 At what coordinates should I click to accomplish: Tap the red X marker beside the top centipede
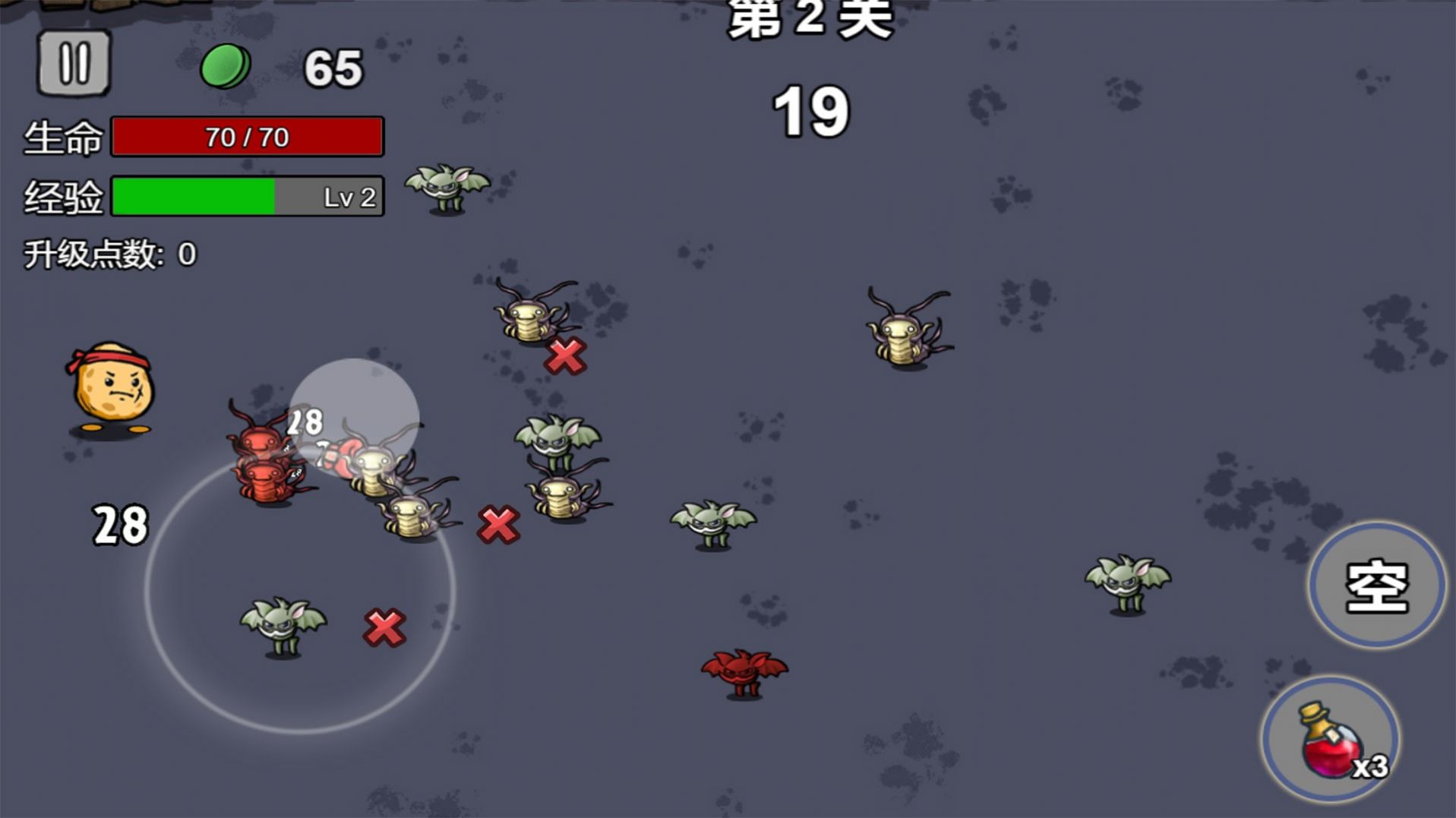tap(566, 355)
